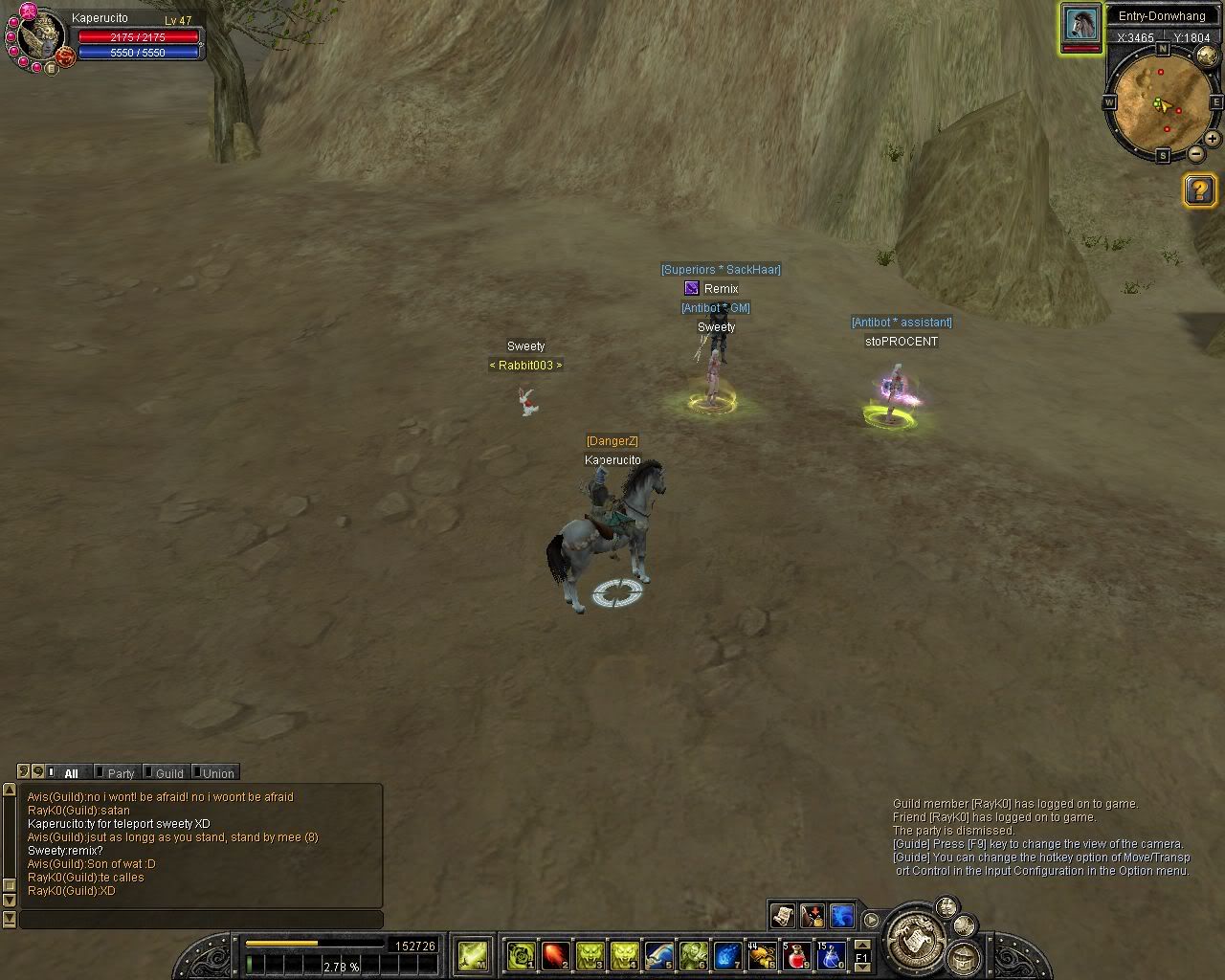Image resolution: width=1225 pixels, height=980 pixels.
Task: Use the blue mana potion in slot 0
Action: pos(831,955)
